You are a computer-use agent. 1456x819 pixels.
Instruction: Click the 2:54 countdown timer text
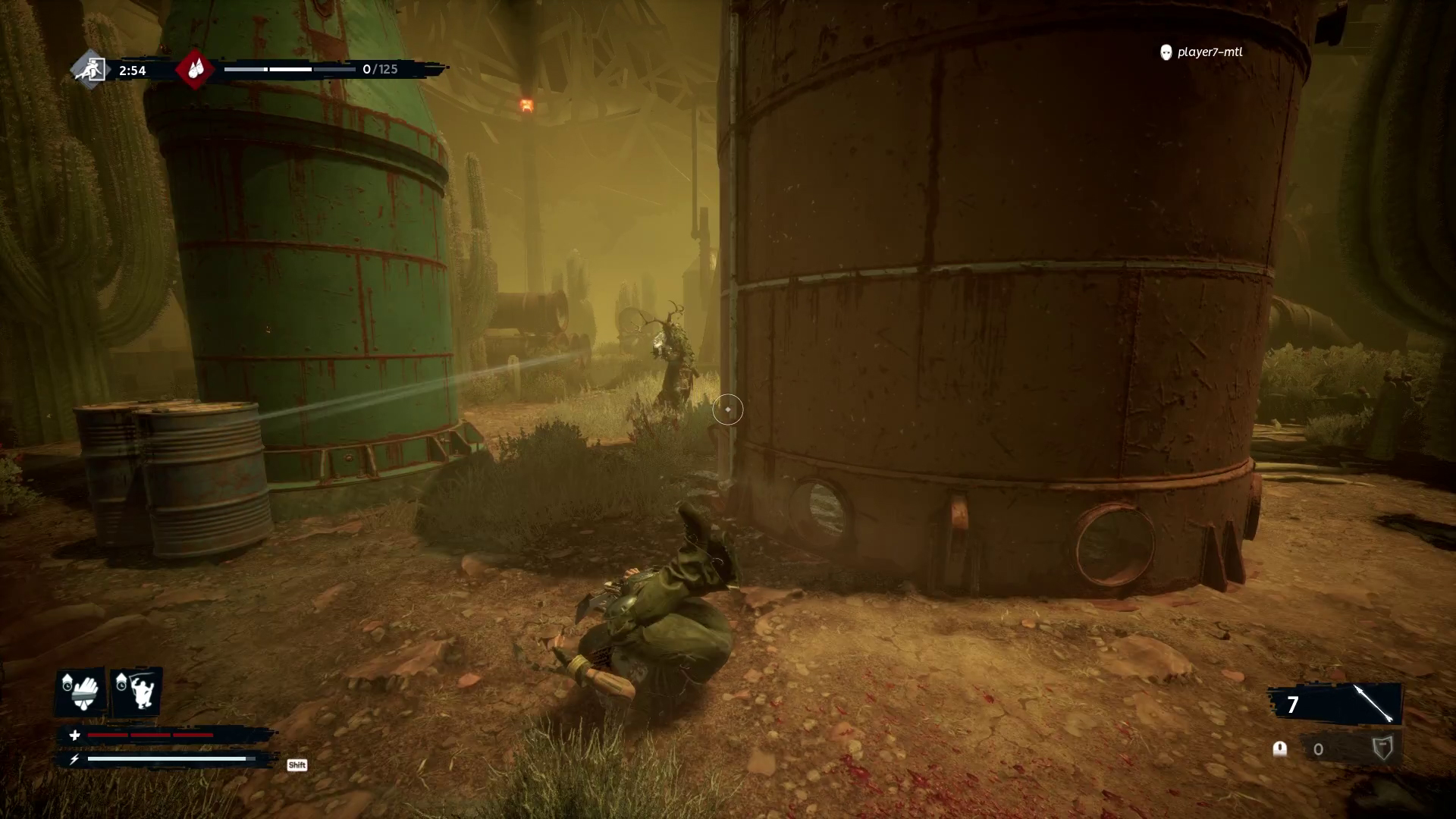133,69
